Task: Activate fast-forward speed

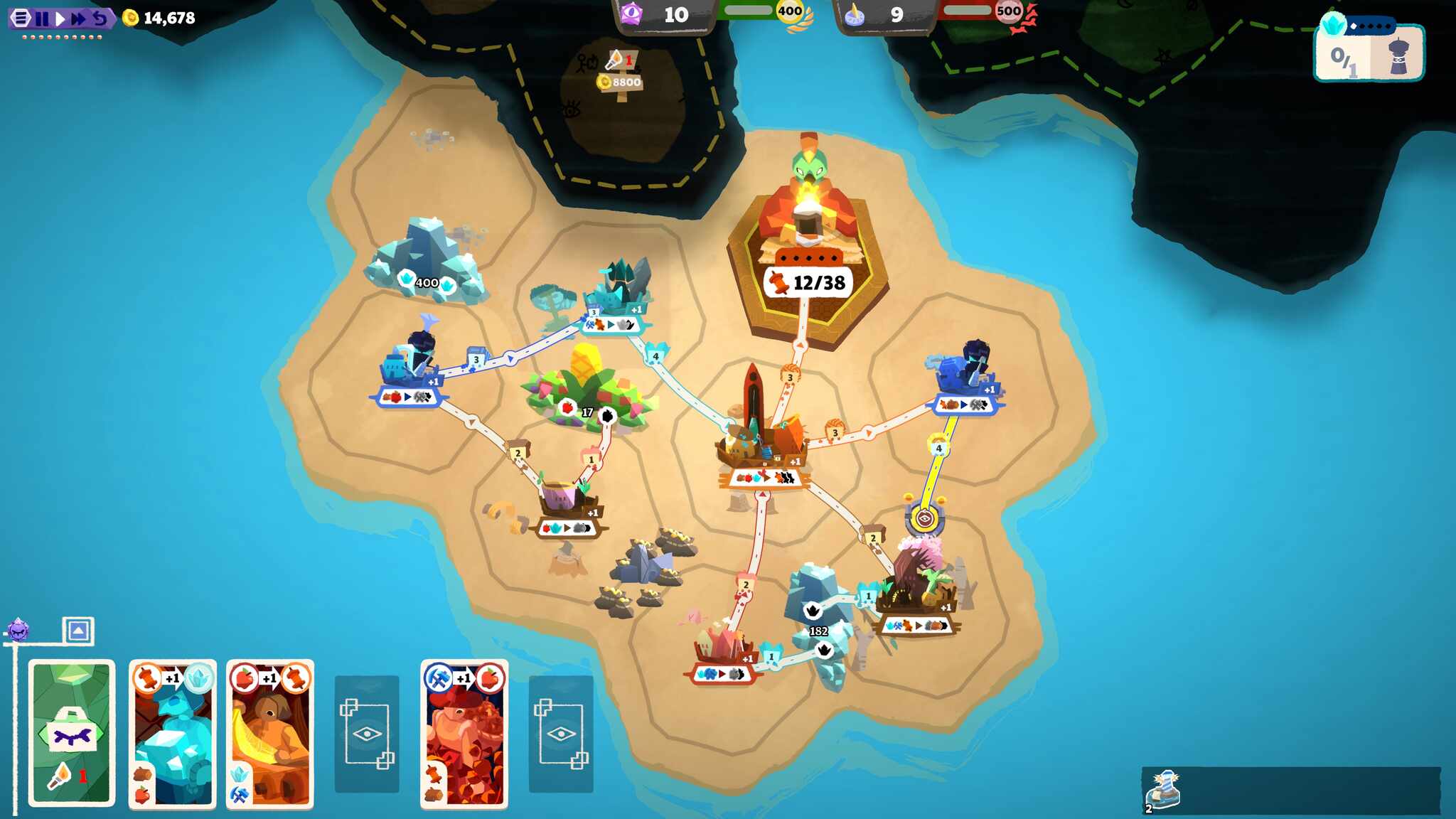Action: point(78,18)
